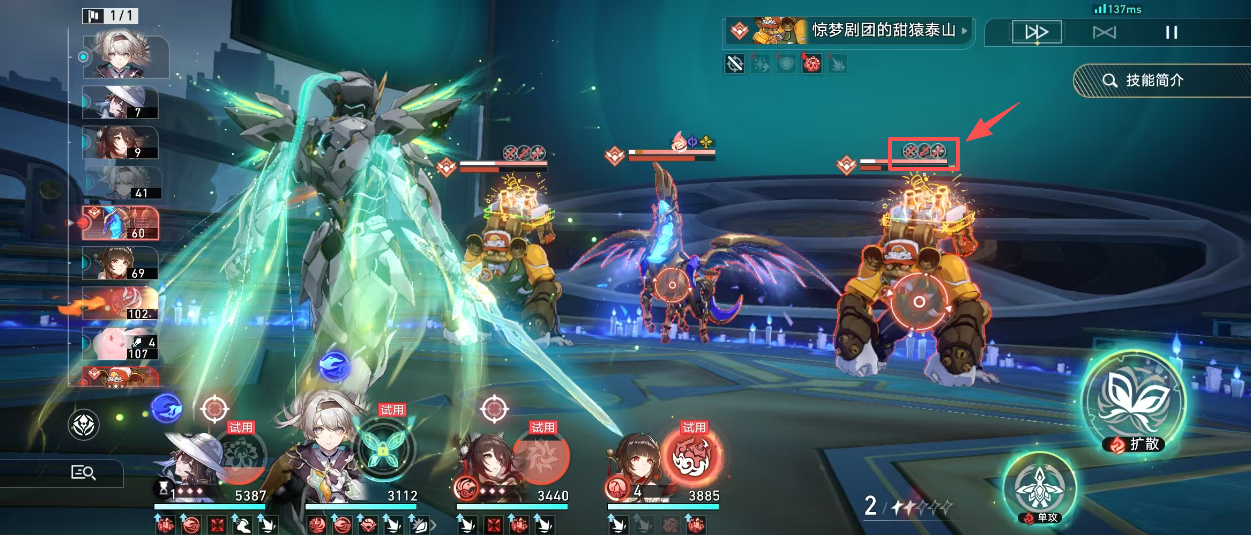Image resolution: width=1251 pixels, height=535 pixels.
Task: Inspect the red flower enemy buff icon
Action: pos(813,64)
